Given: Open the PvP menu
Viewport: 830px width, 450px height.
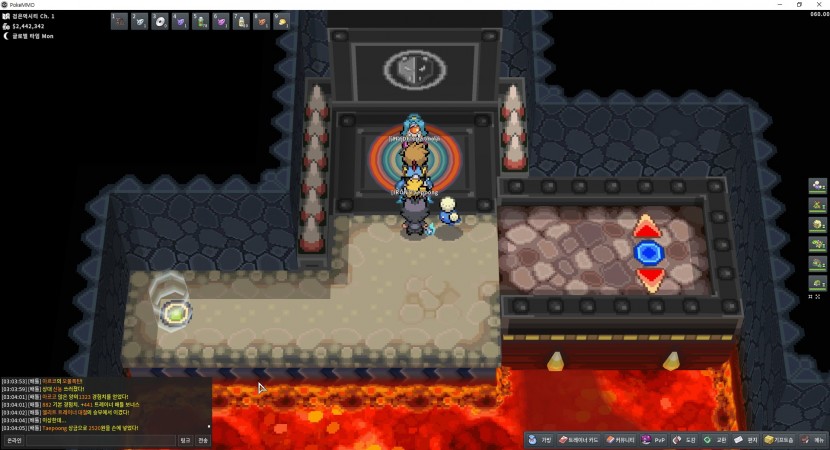Looking at the screenshot, I should (x=654, y=440).
